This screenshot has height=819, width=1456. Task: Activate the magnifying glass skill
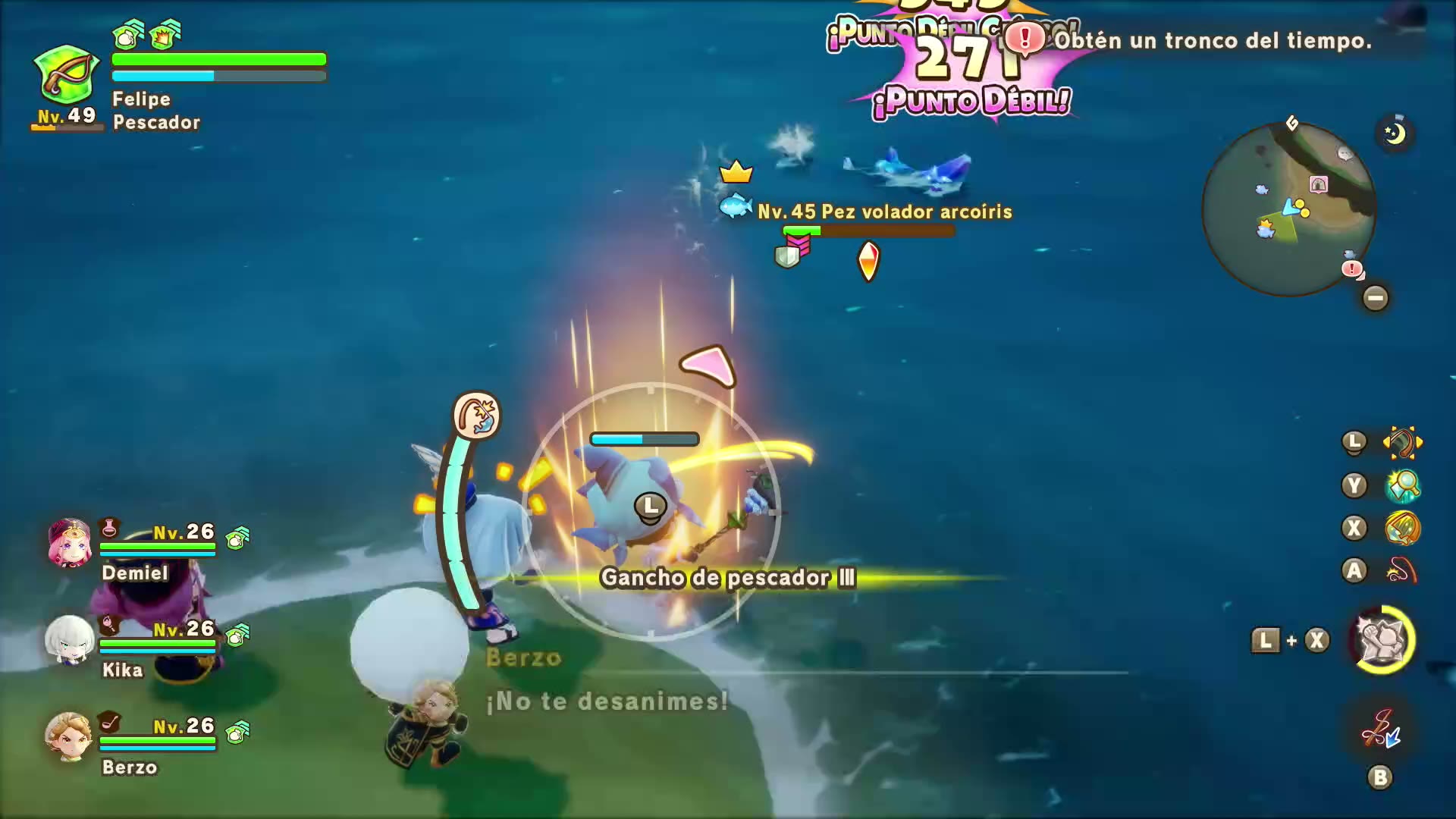click(1402, 486)
